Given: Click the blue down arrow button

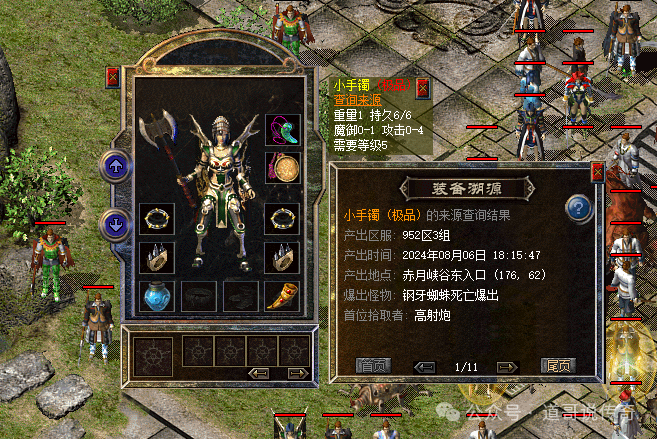Looking at the screenshot, I should (116, 224).
